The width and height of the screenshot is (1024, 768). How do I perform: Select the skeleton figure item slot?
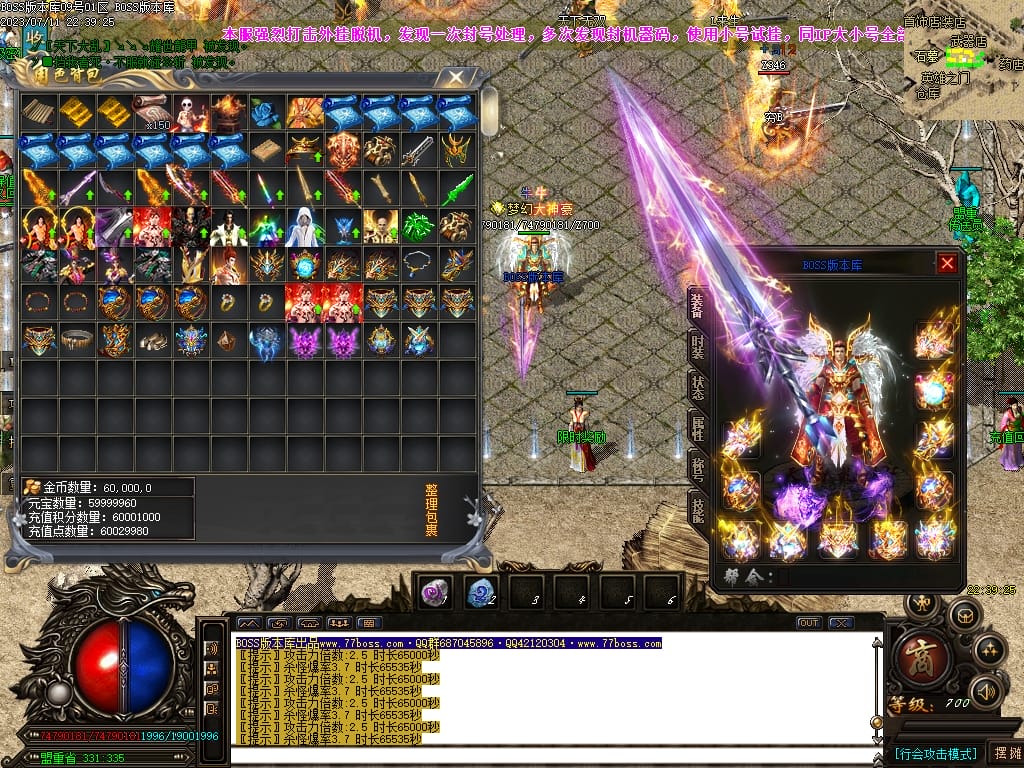(x=191, y=112)
